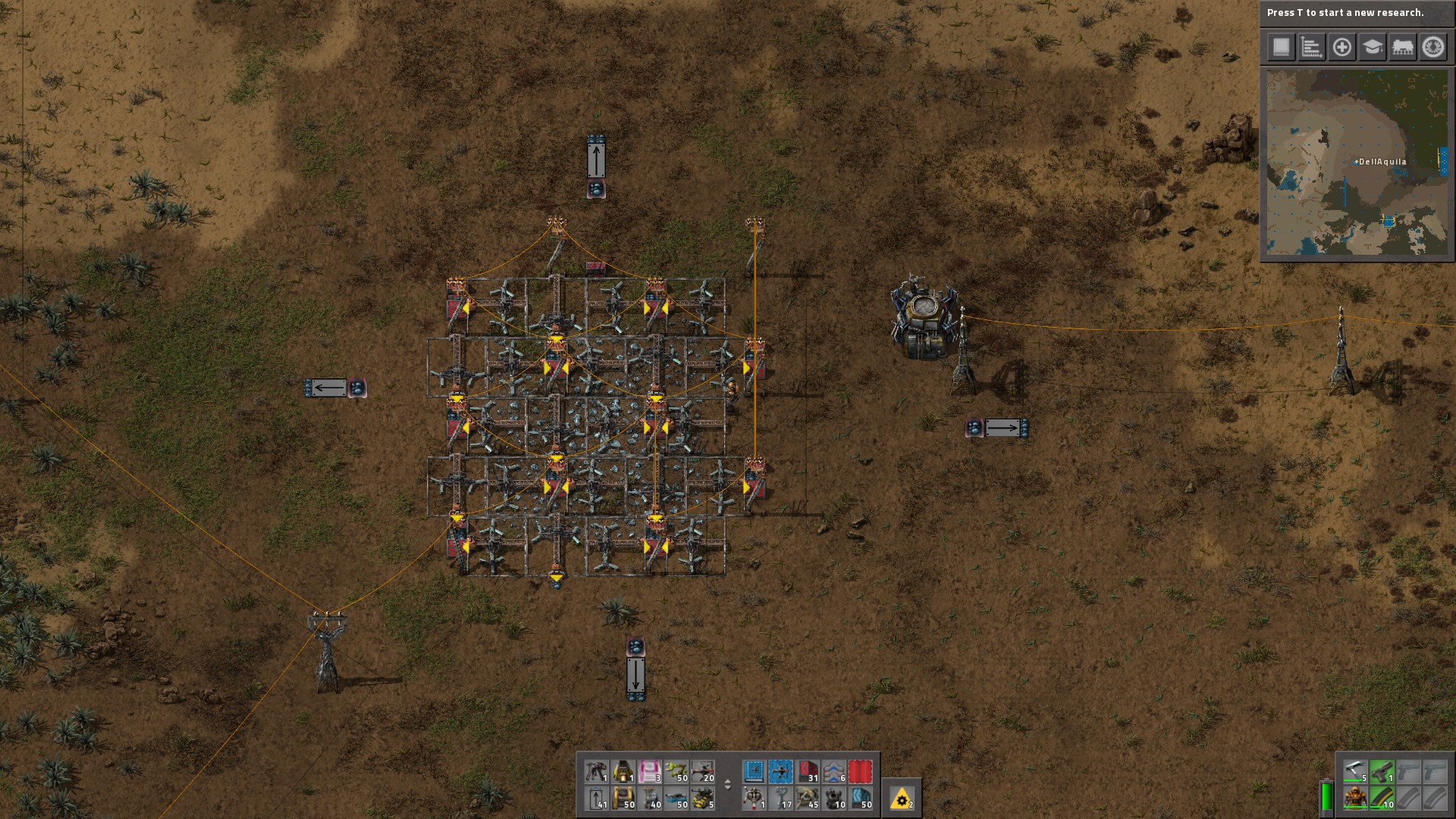Pick the red underground belt stack of 31

(x=807, y=772)
